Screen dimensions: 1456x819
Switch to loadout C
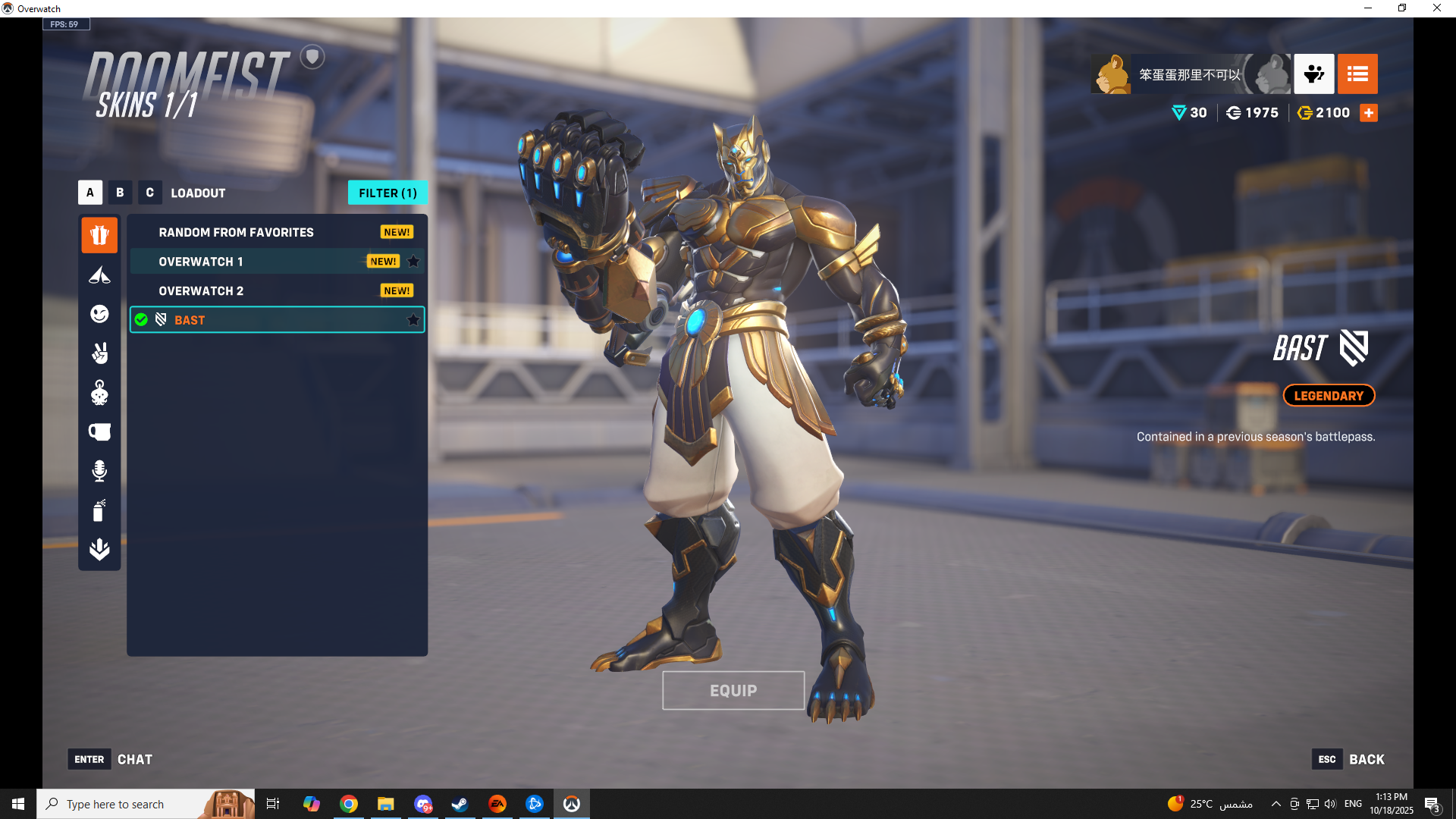click(x=149, y=193)
